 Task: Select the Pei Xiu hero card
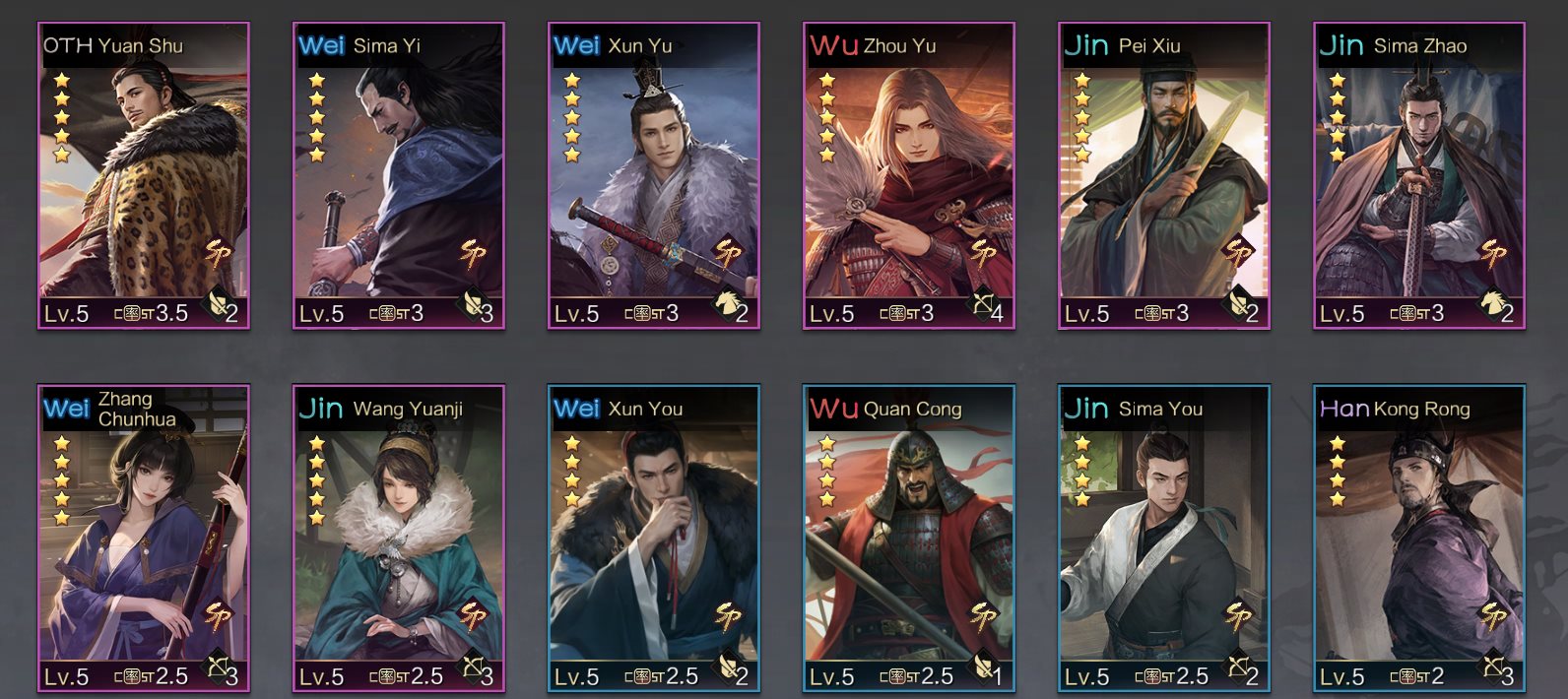click(x=1164, y=177)
